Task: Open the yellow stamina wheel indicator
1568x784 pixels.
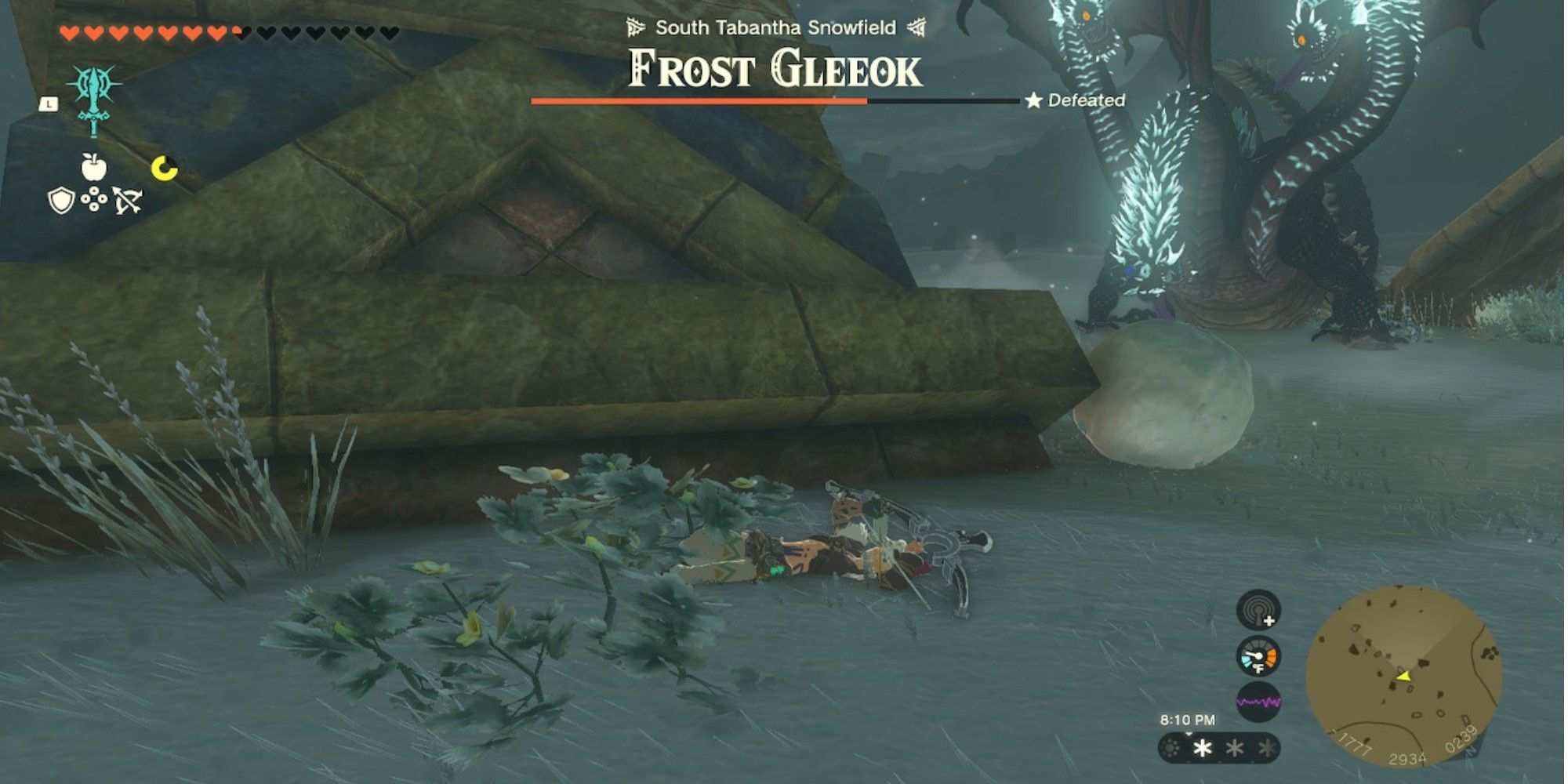Action: (163, 166)
